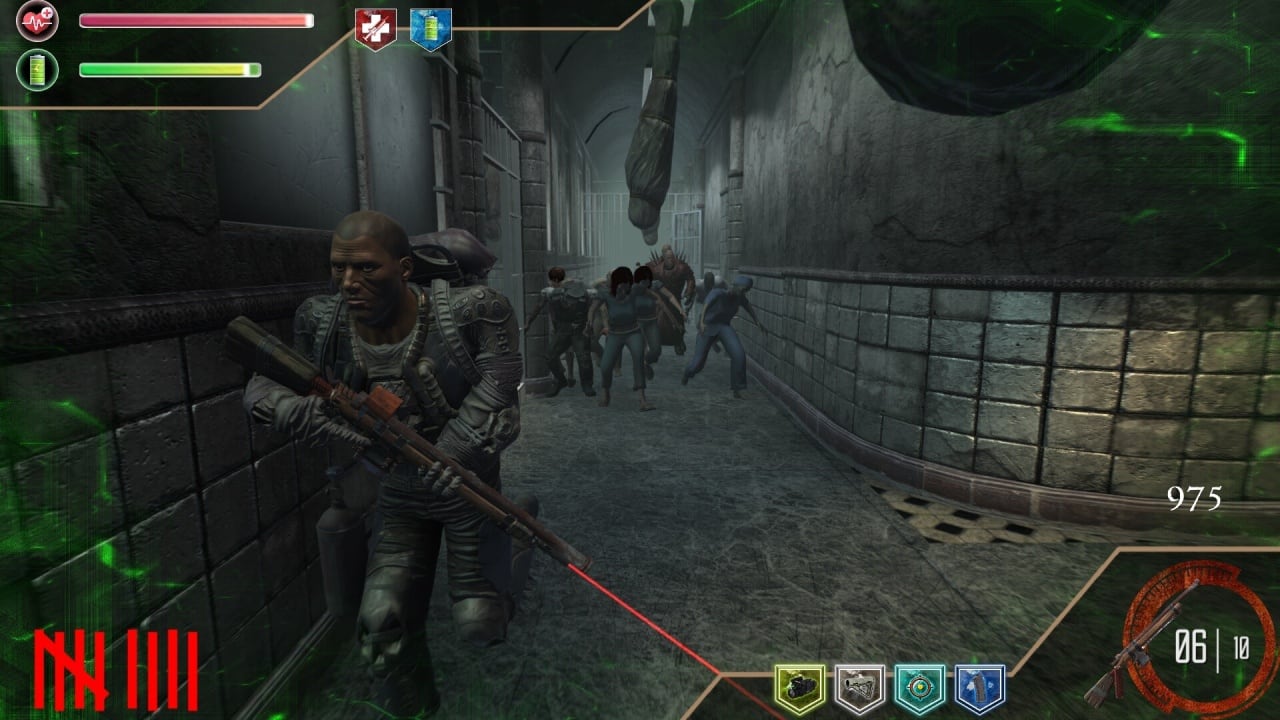
Task: Pick the blue ammo magazine badge
Action: (980, 688)
